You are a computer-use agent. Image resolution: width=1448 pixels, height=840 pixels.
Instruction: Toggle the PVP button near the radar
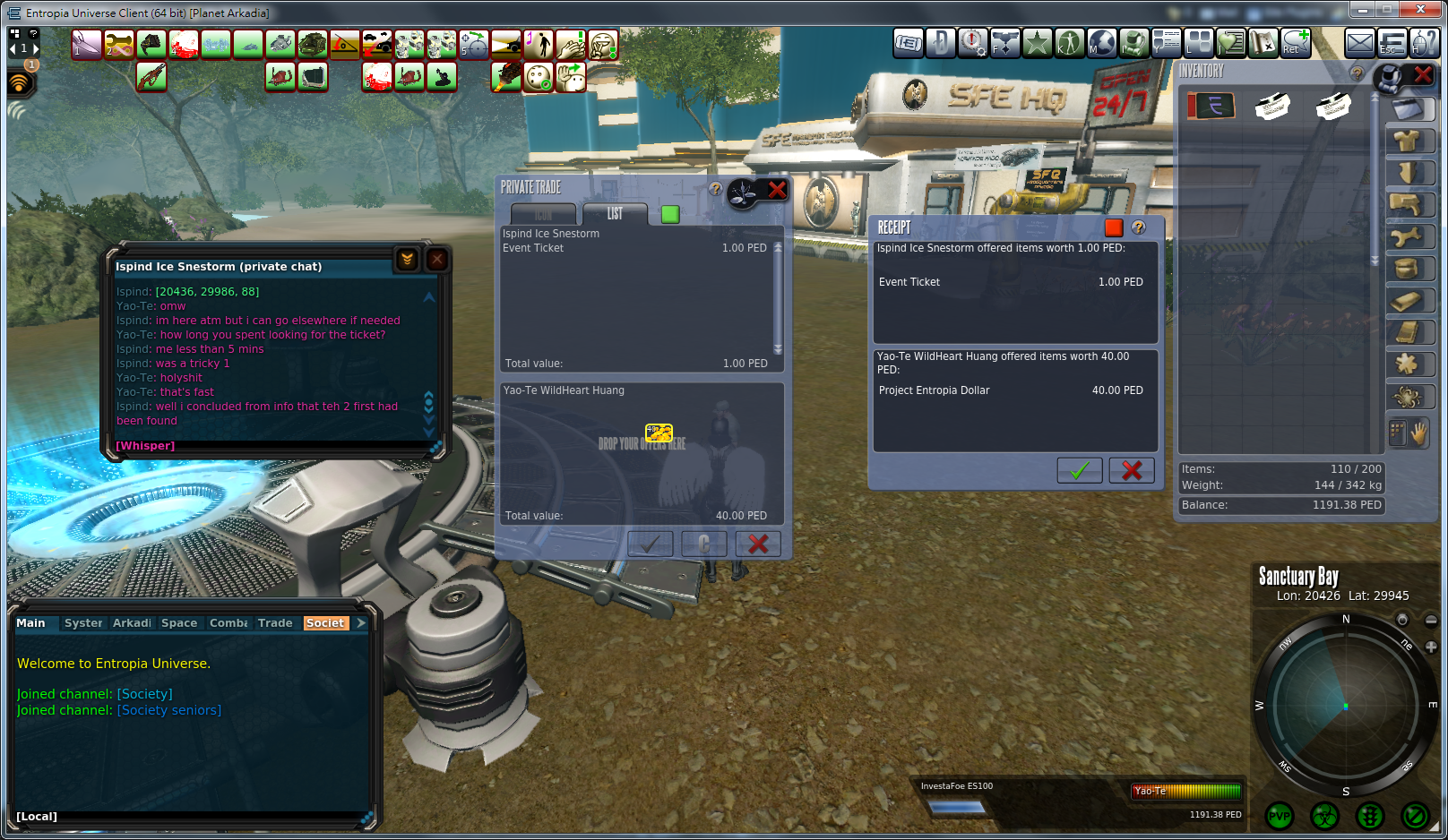coord(1280,816)
